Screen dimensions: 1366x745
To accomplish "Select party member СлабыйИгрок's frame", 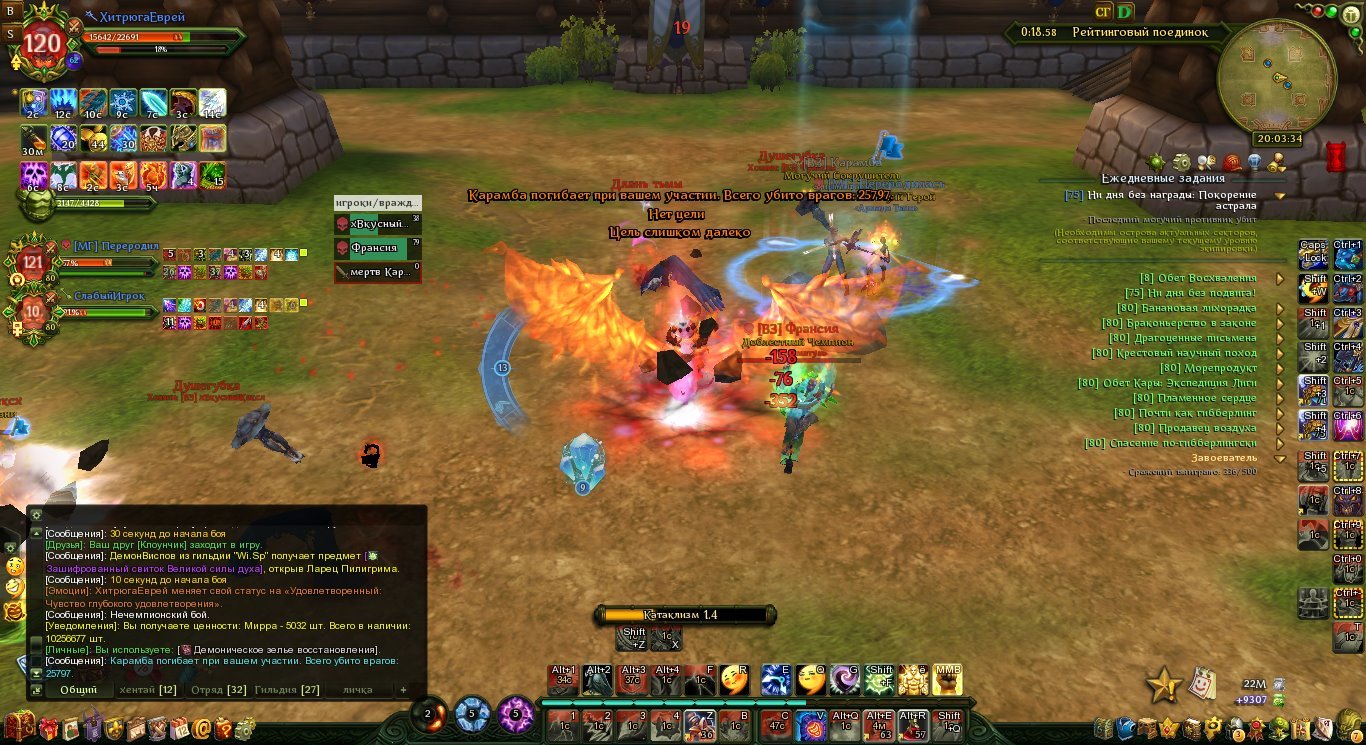I will point(32,312).
